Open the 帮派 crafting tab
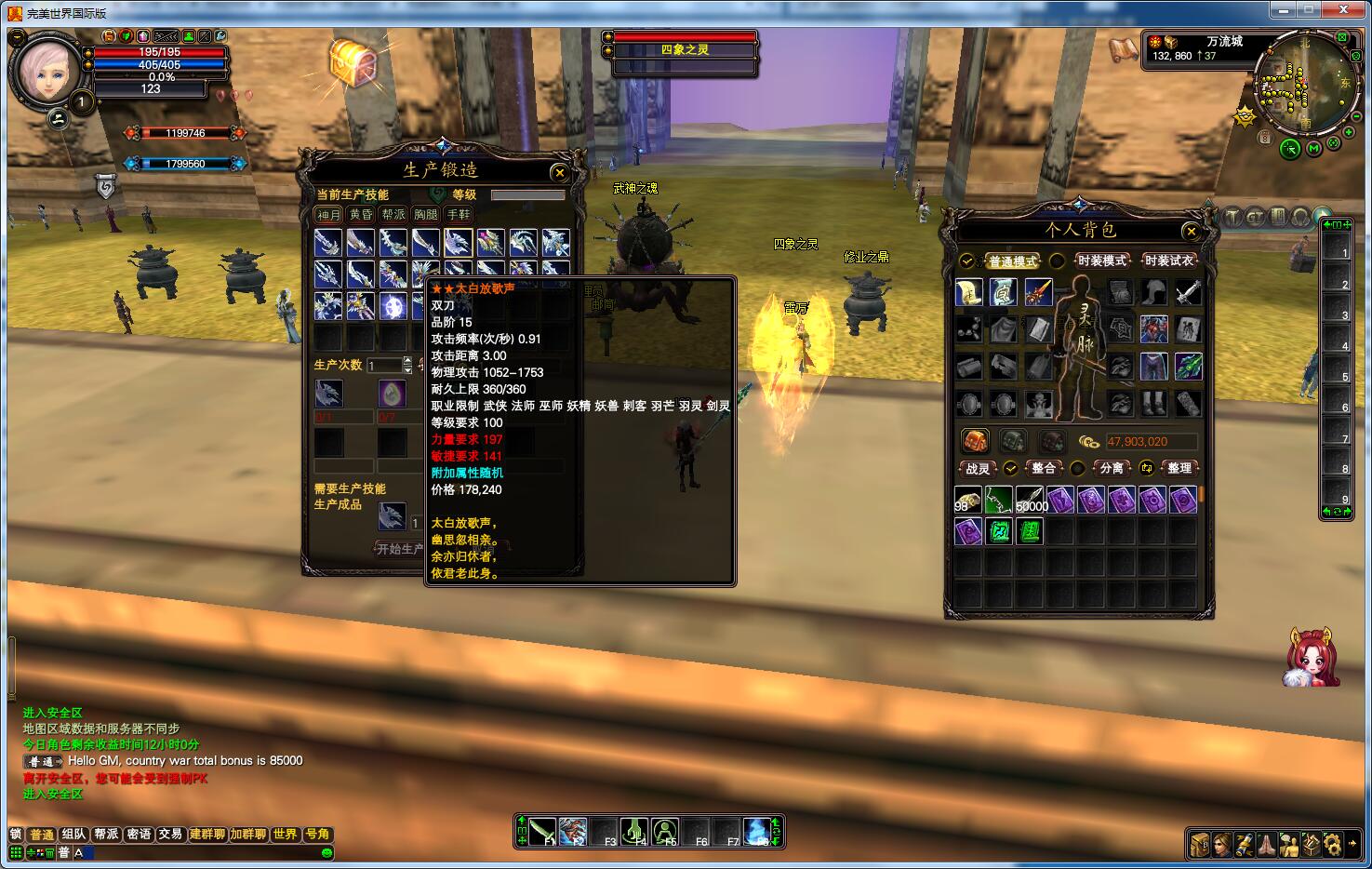The height and width of the screenshot is (869, 1372). point(393,215)
